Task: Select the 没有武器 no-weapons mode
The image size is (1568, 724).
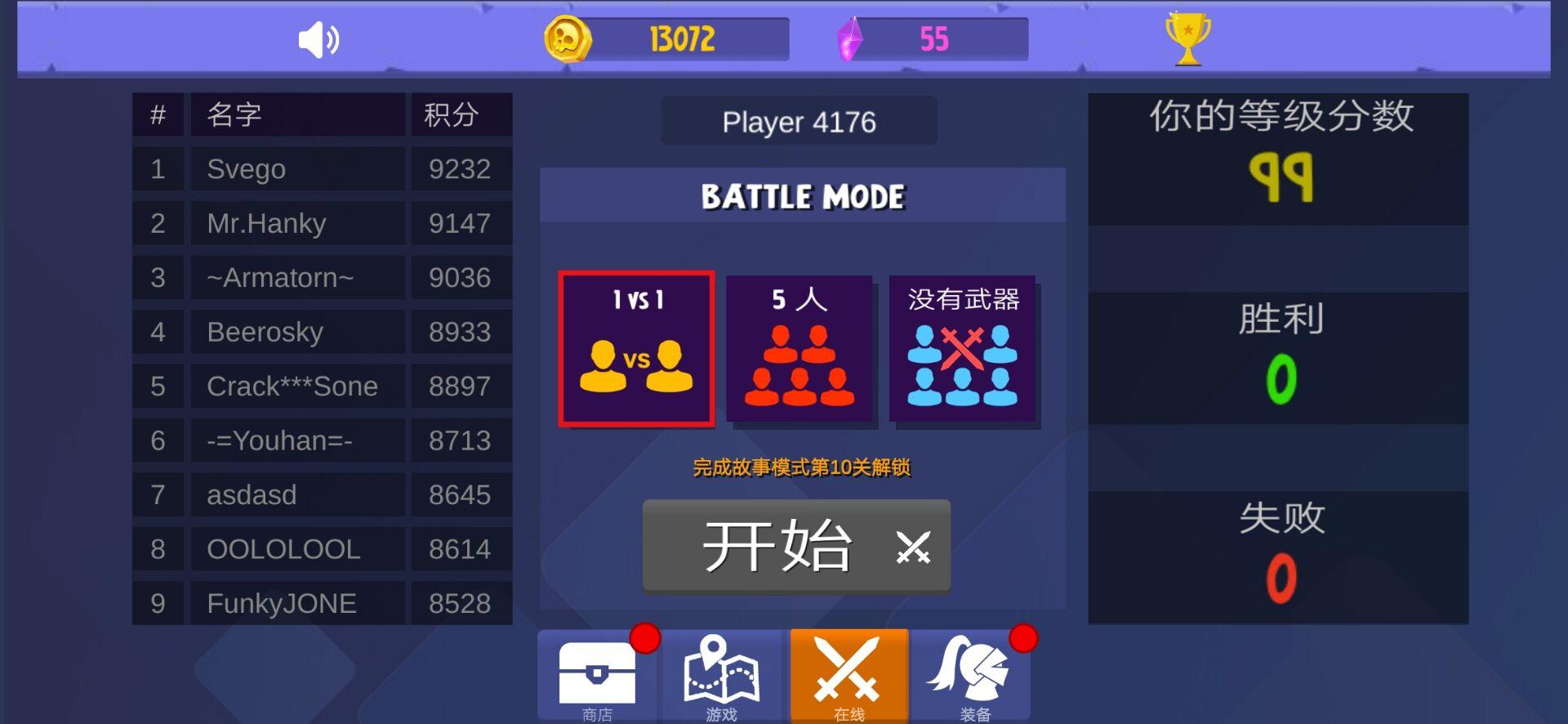Action: coord(964,349)
